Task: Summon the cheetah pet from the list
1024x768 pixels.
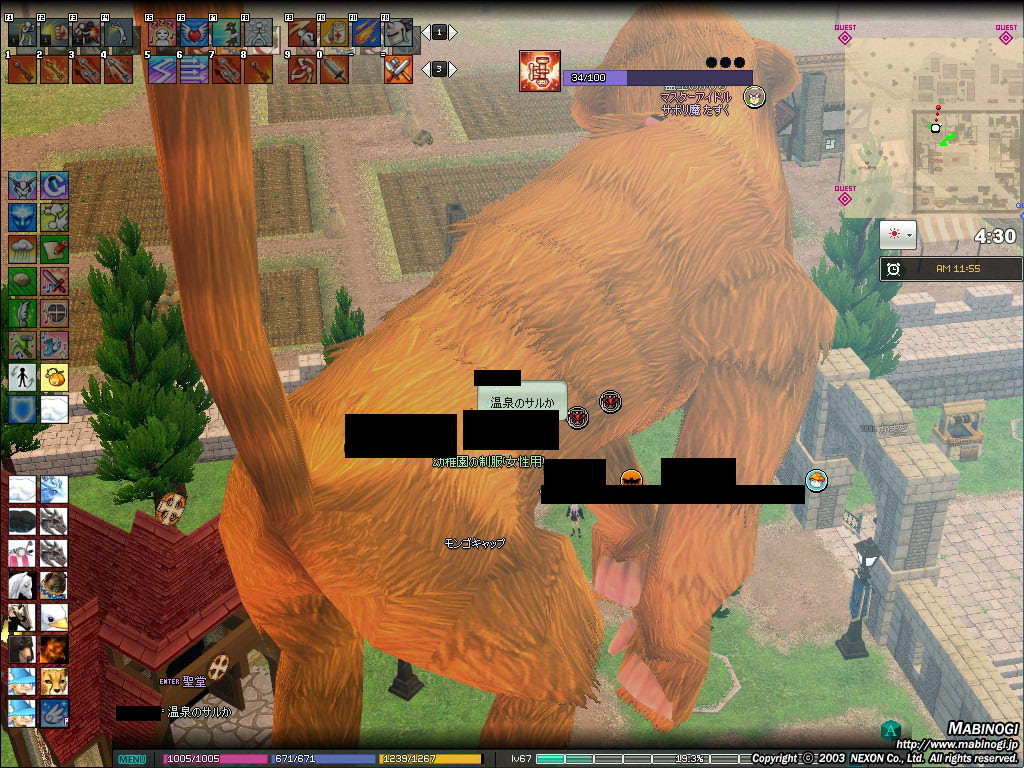Action: 54,681
